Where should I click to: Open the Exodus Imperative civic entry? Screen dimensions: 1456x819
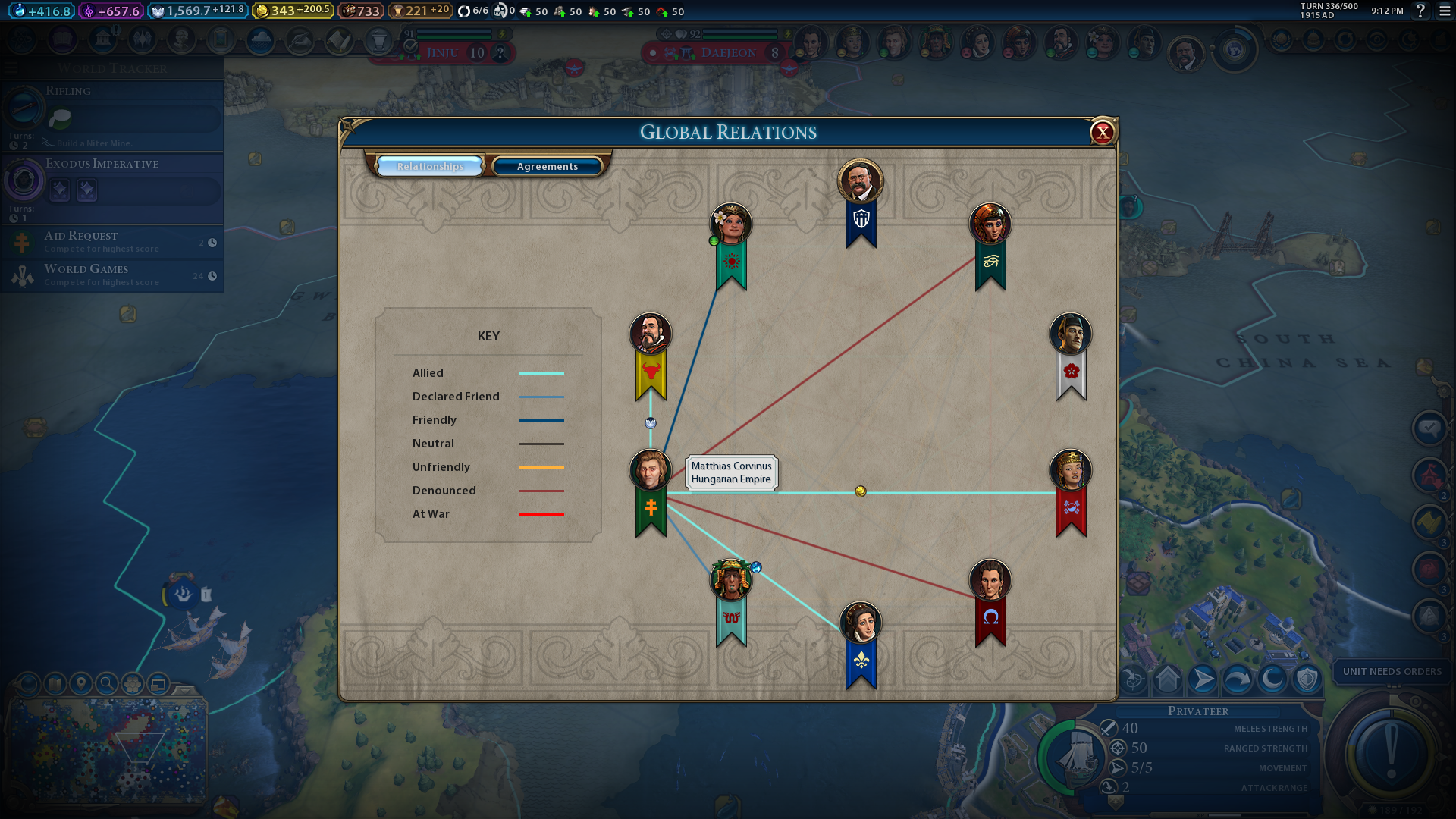pos(114,186)
